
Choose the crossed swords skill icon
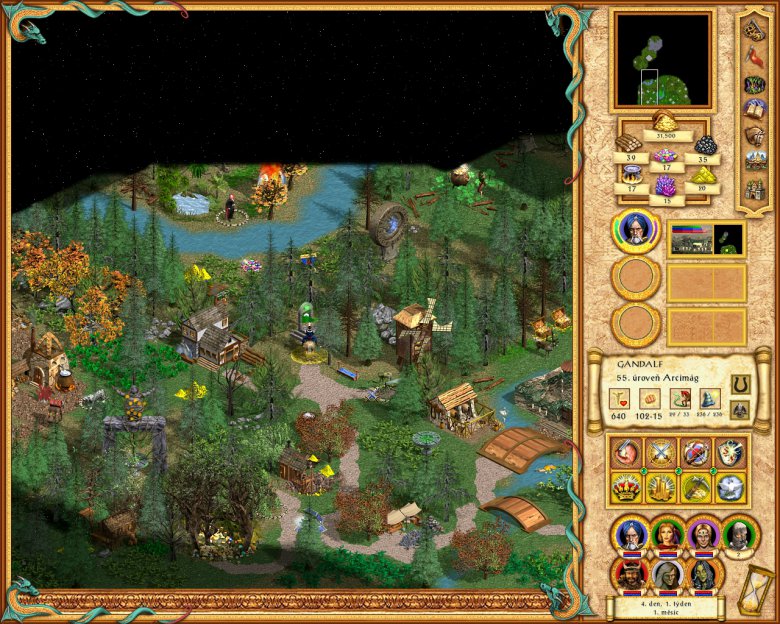pos(662,453)
